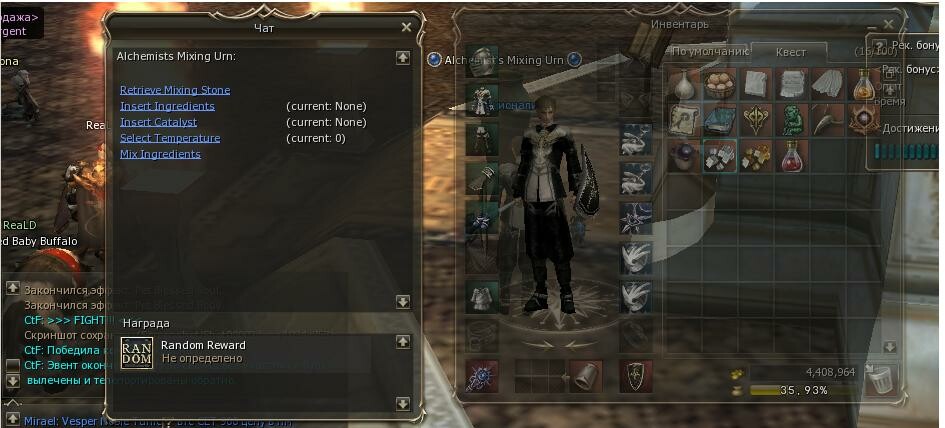
Task: Start Mix Ingredients action
Action: coord(160,154)
